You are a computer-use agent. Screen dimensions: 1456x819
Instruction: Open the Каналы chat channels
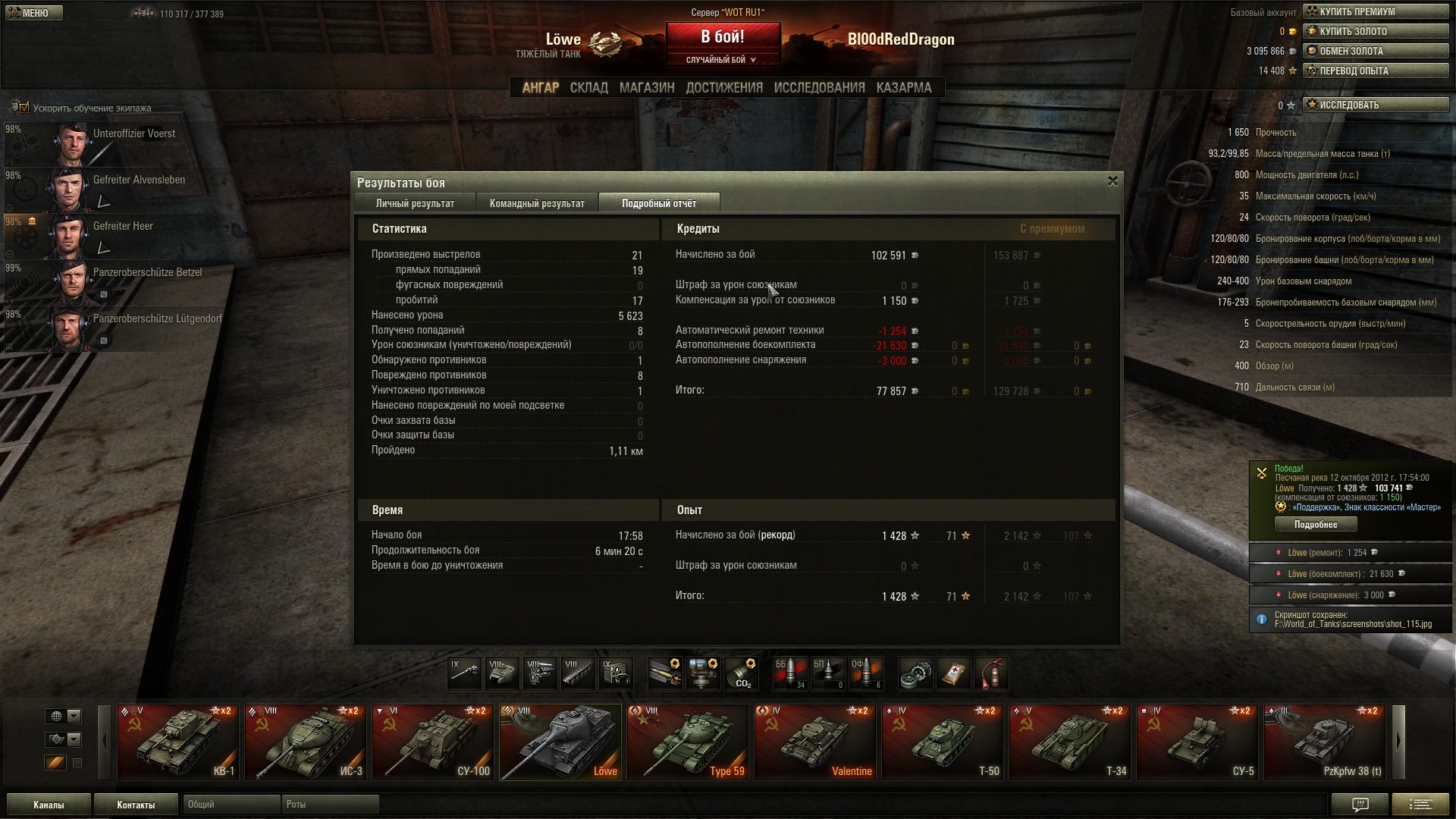pos(49,805)
